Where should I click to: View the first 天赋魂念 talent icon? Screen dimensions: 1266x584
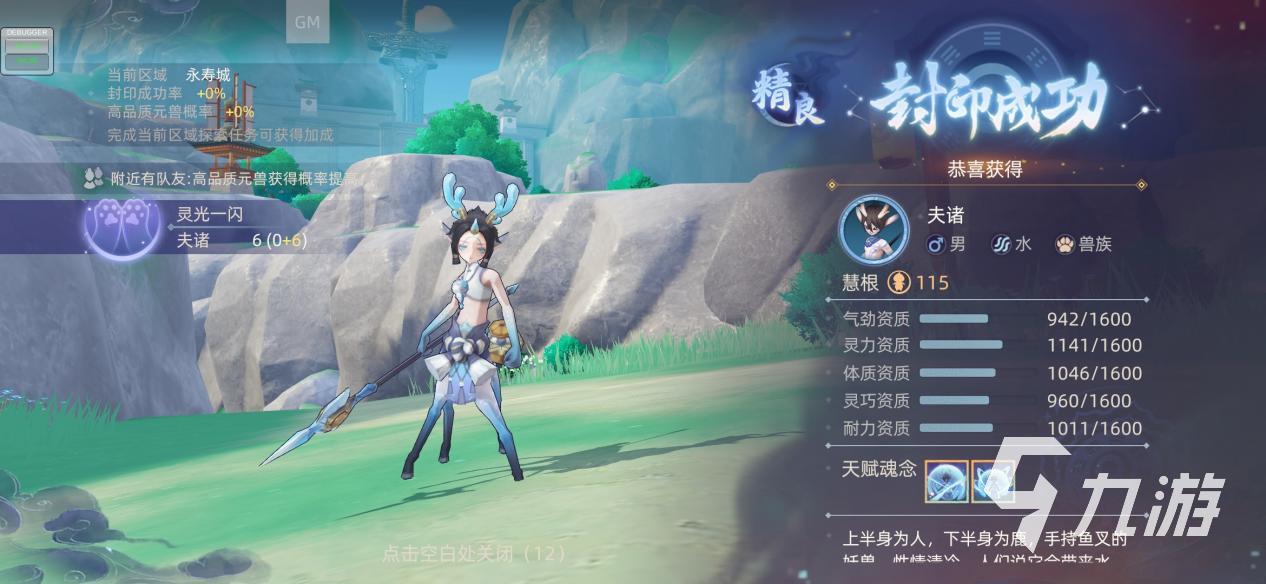pyautogui.click(x=945, y=481)
